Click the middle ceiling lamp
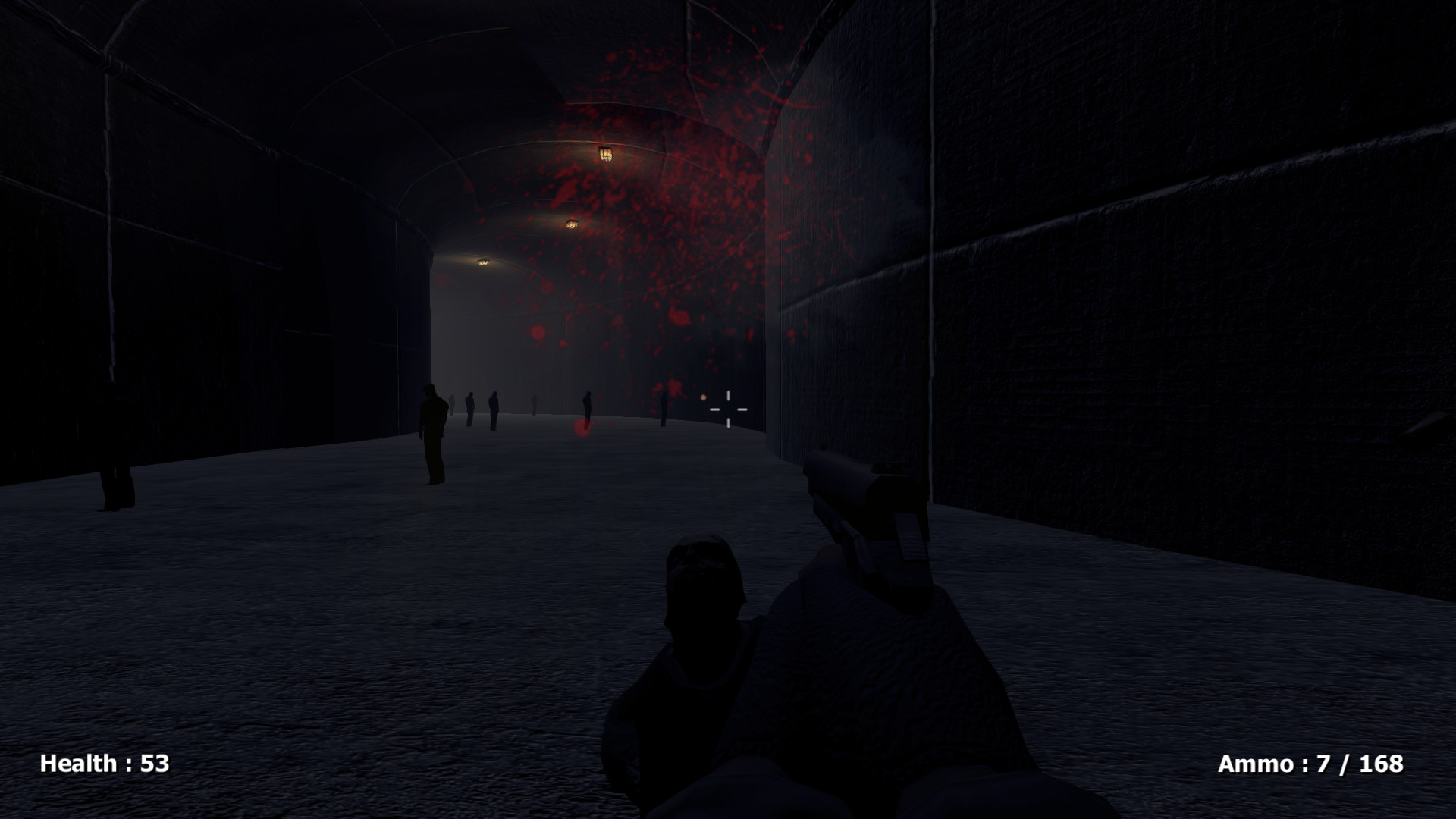This screenshot has height=819, width=1456. pyautogui.click(x=573, y=222)
